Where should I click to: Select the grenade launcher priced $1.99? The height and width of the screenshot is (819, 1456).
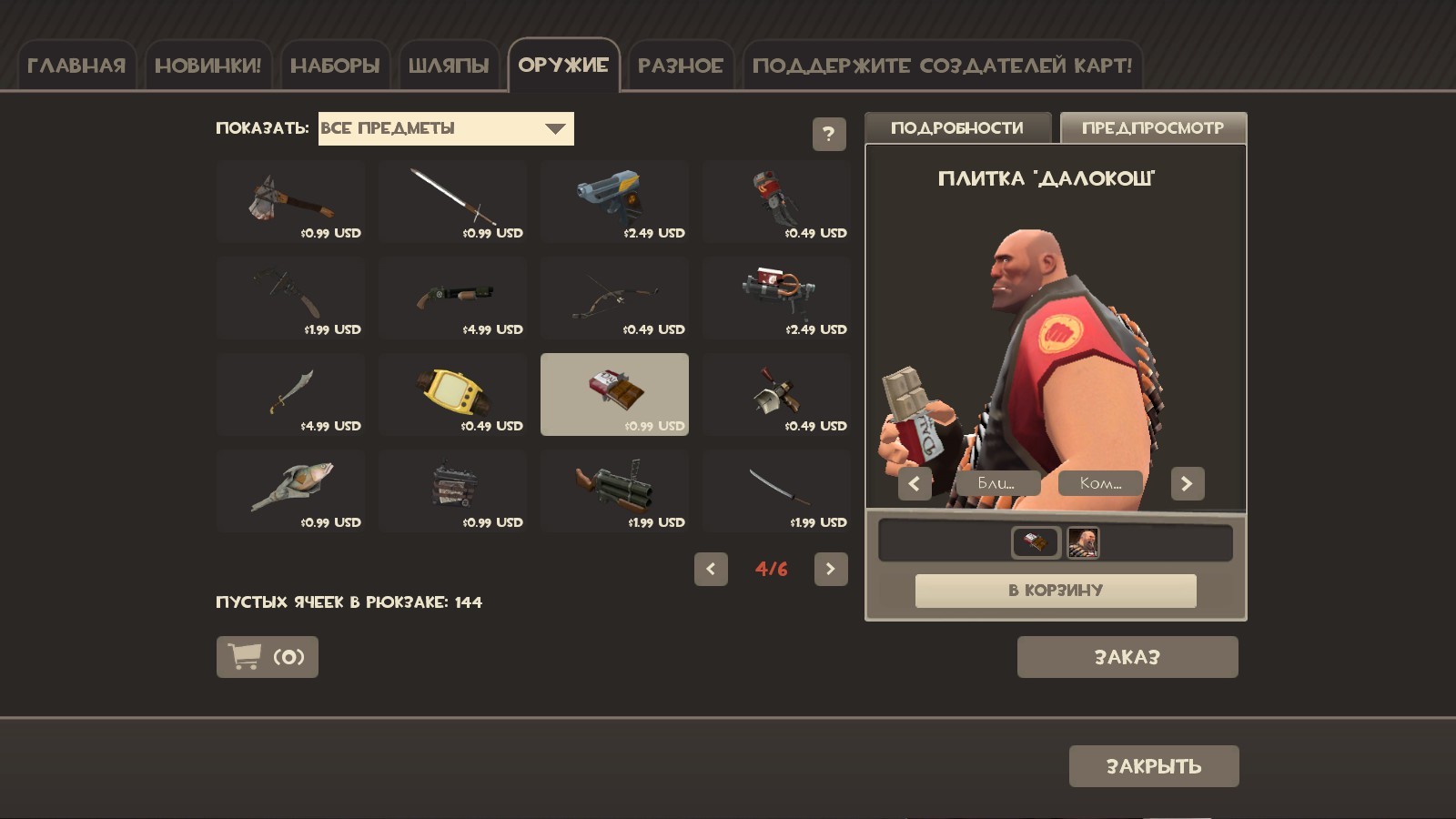click(x=614, y=491)
